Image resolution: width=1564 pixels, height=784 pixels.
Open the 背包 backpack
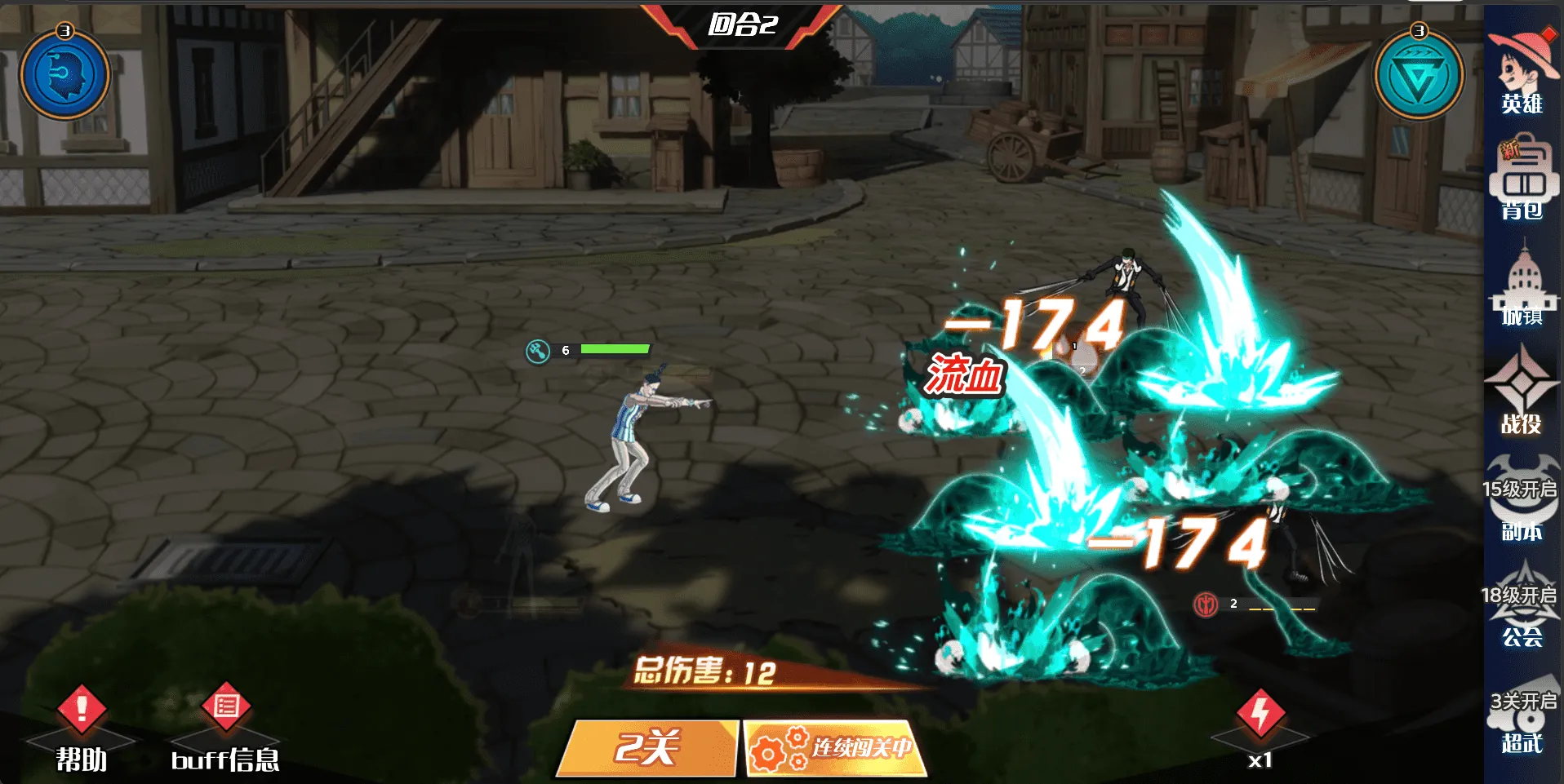(x=1522, y=179)
